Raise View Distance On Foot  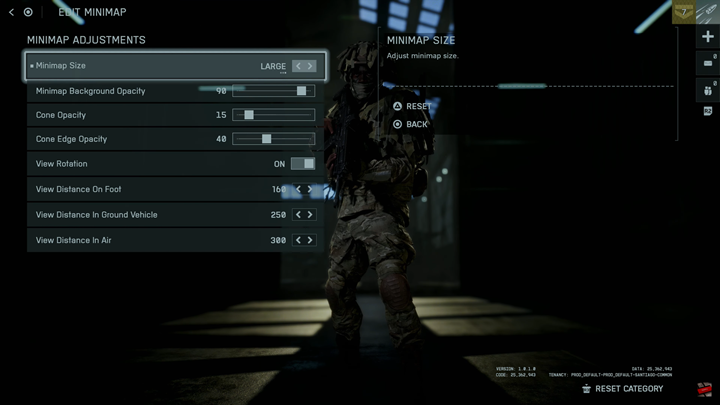click(x=310, y=189)
